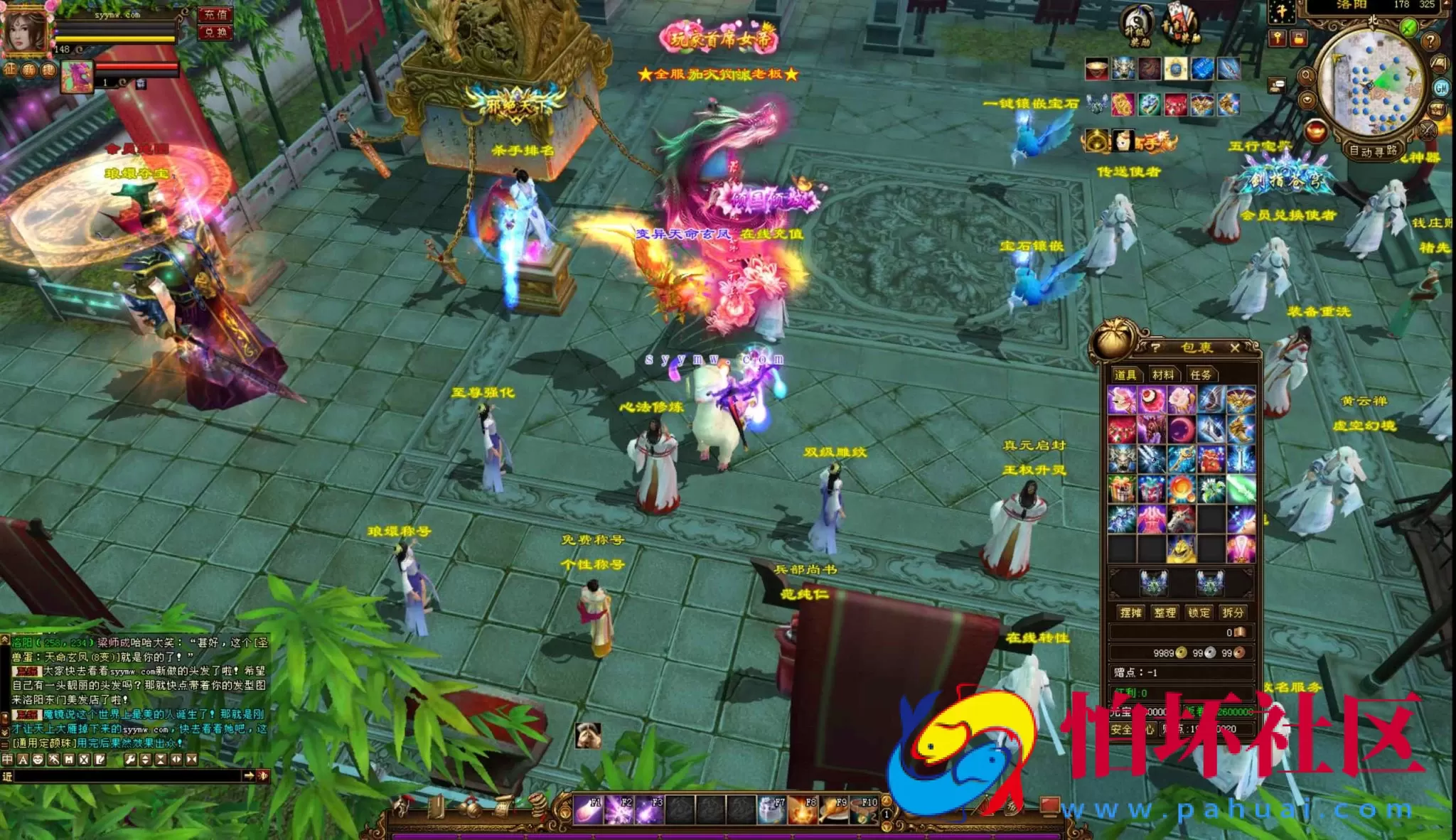Click the helmet equipment icon on the bottom toolbar

pyautogui.click(x=402, y=804)
